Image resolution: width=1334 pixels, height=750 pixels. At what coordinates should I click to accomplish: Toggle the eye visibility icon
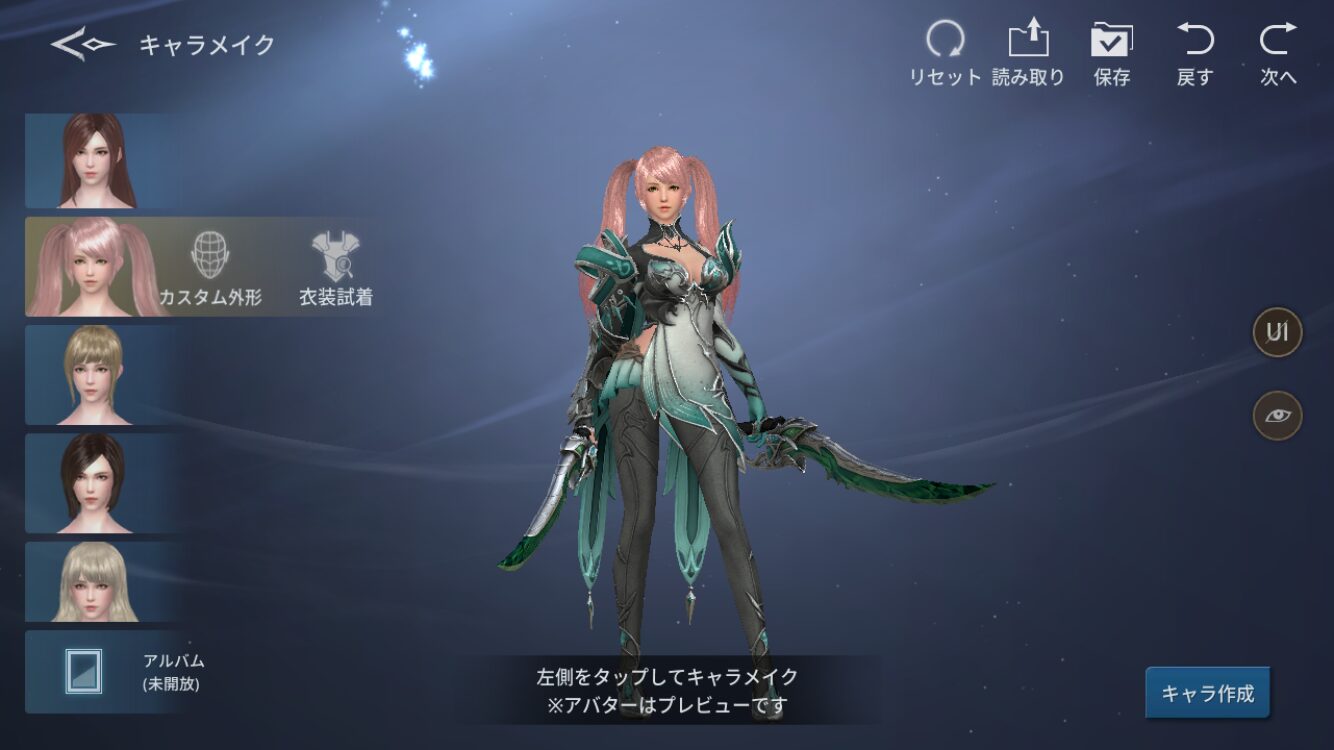pos(1277,416)
